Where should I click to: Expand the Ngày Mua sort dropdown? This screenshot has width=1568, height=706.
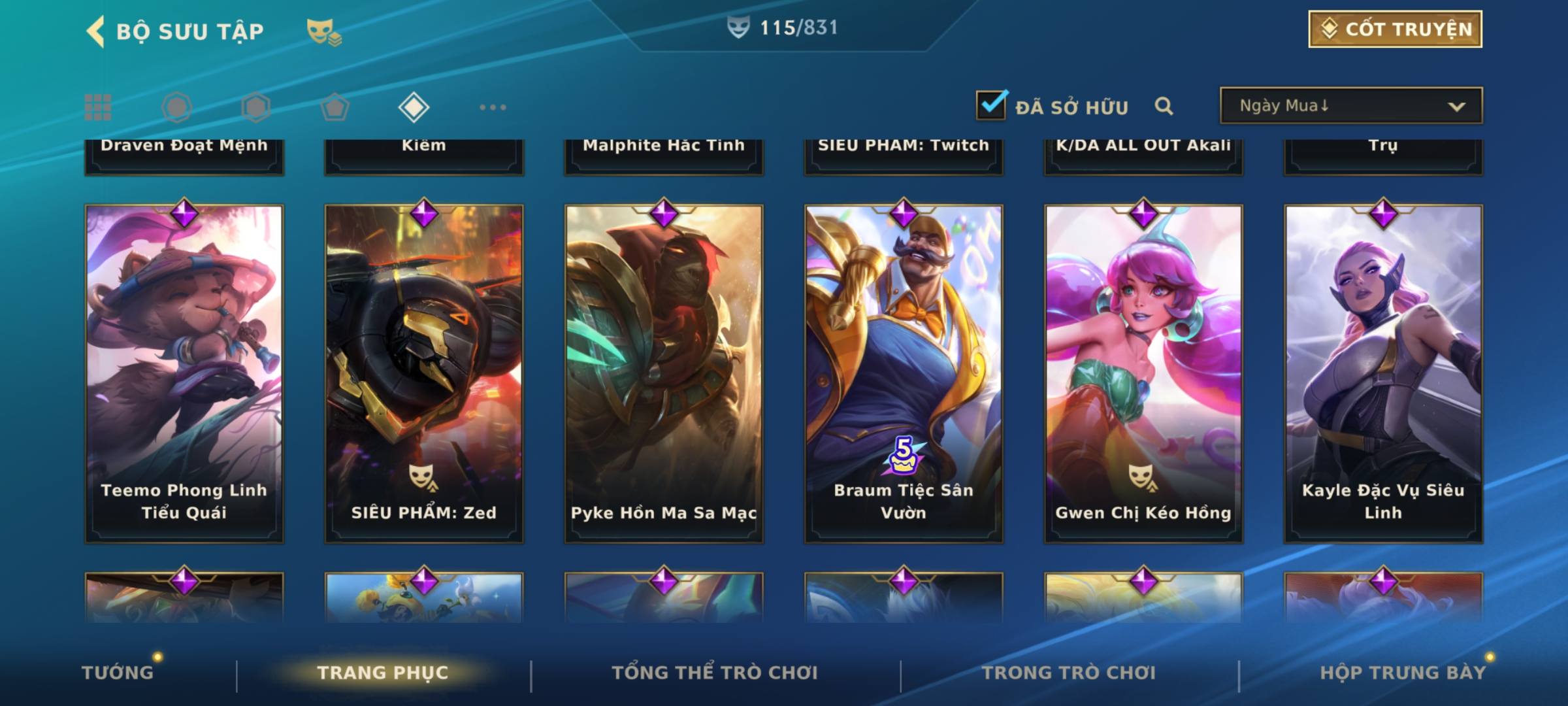click(x=1350, y=106)
